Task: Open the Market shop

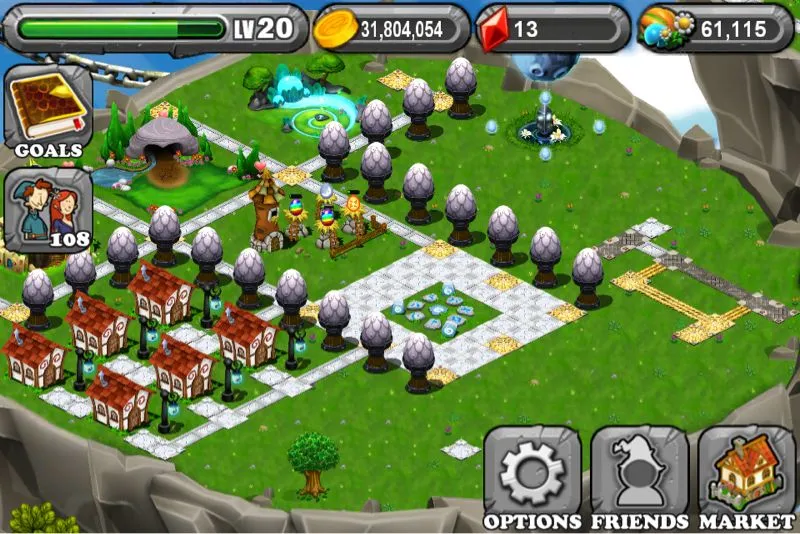Action: pos(747,474)
